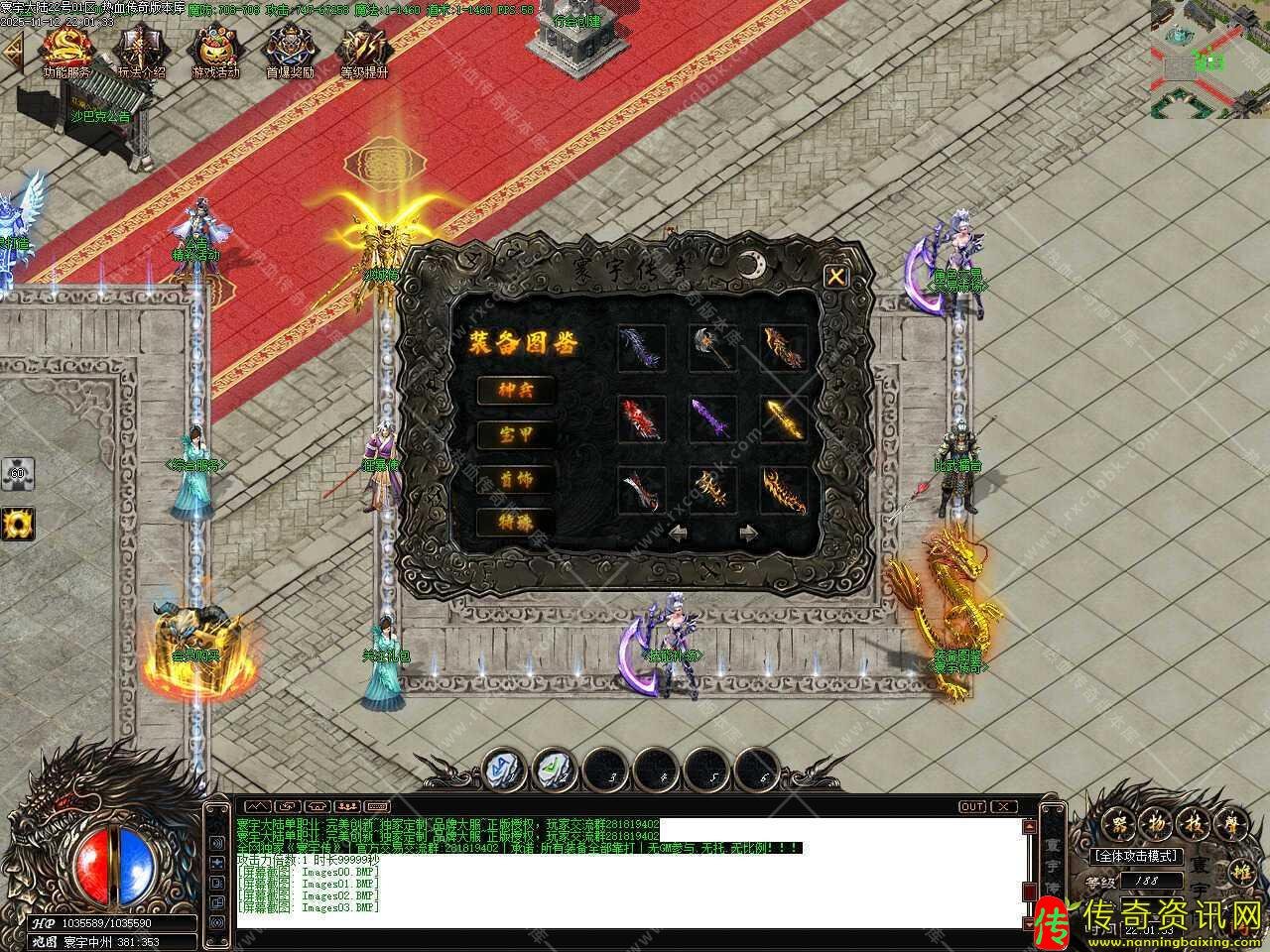The height and width of the screenshot is (952, 1270).
Task: Choose the red spiked blade slot
Action: [x=640, y=418]
